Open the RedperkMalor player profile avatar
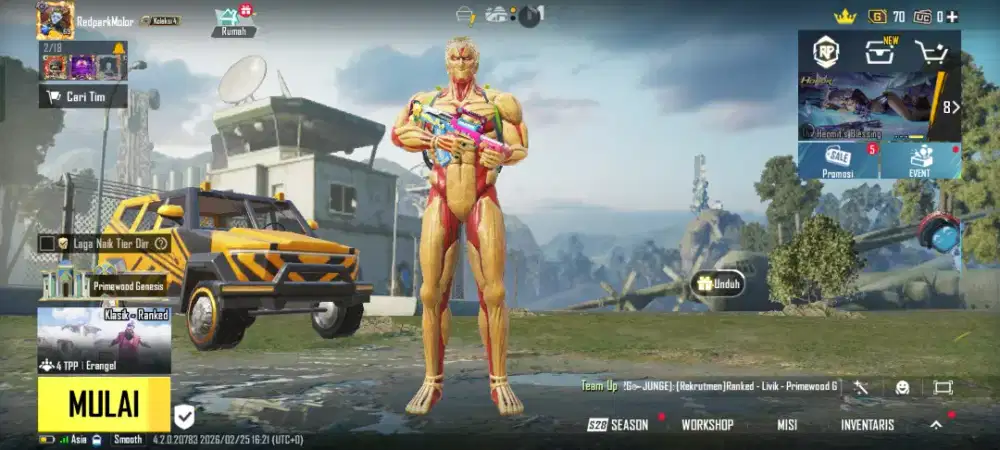Viewport: 1000px width, 450px height. tap(55, 20)
